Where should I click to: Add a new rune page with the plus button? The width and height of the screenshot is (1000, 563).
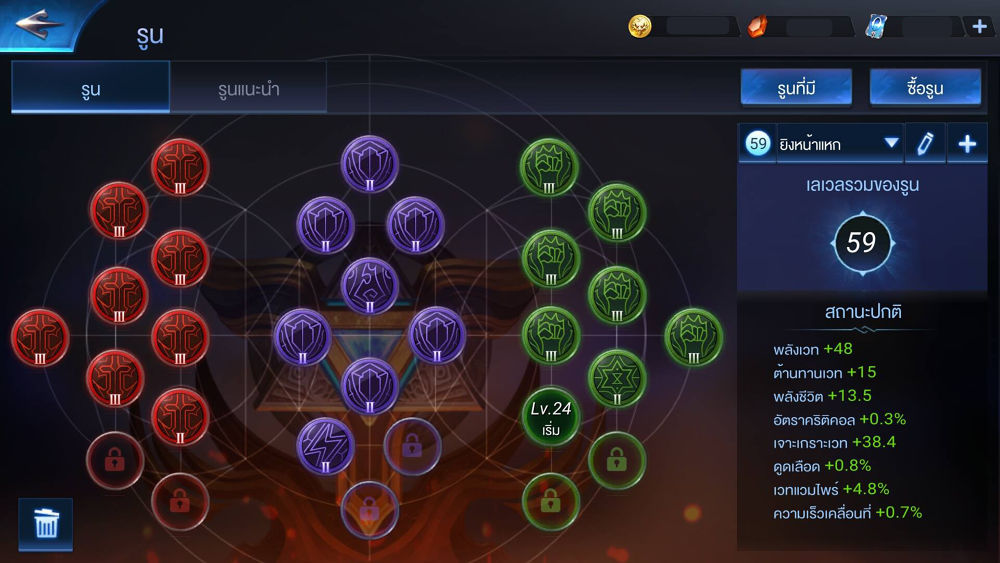[967, 144]
